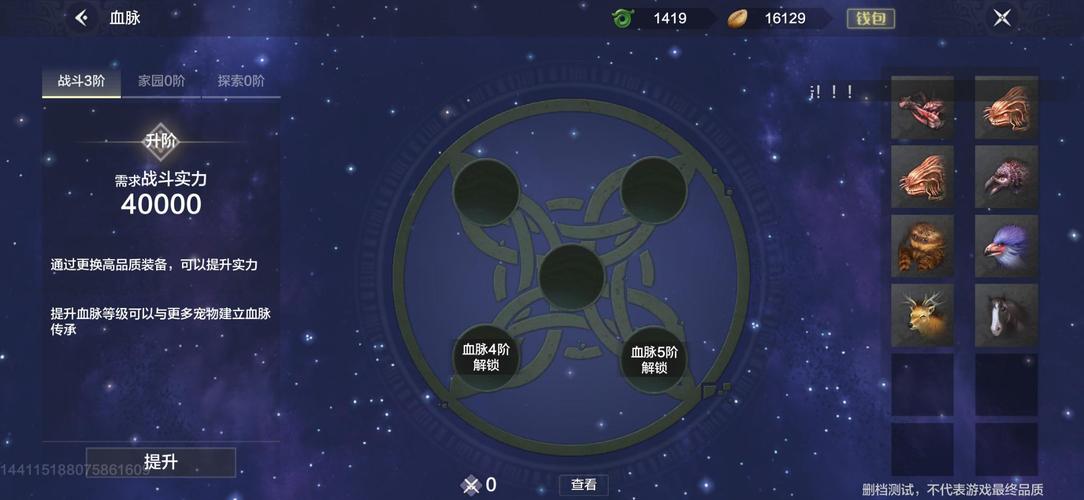1084x500 pixels.
Task: Select the brown striped owl-like pet
Action: click(x=922, y=246)
